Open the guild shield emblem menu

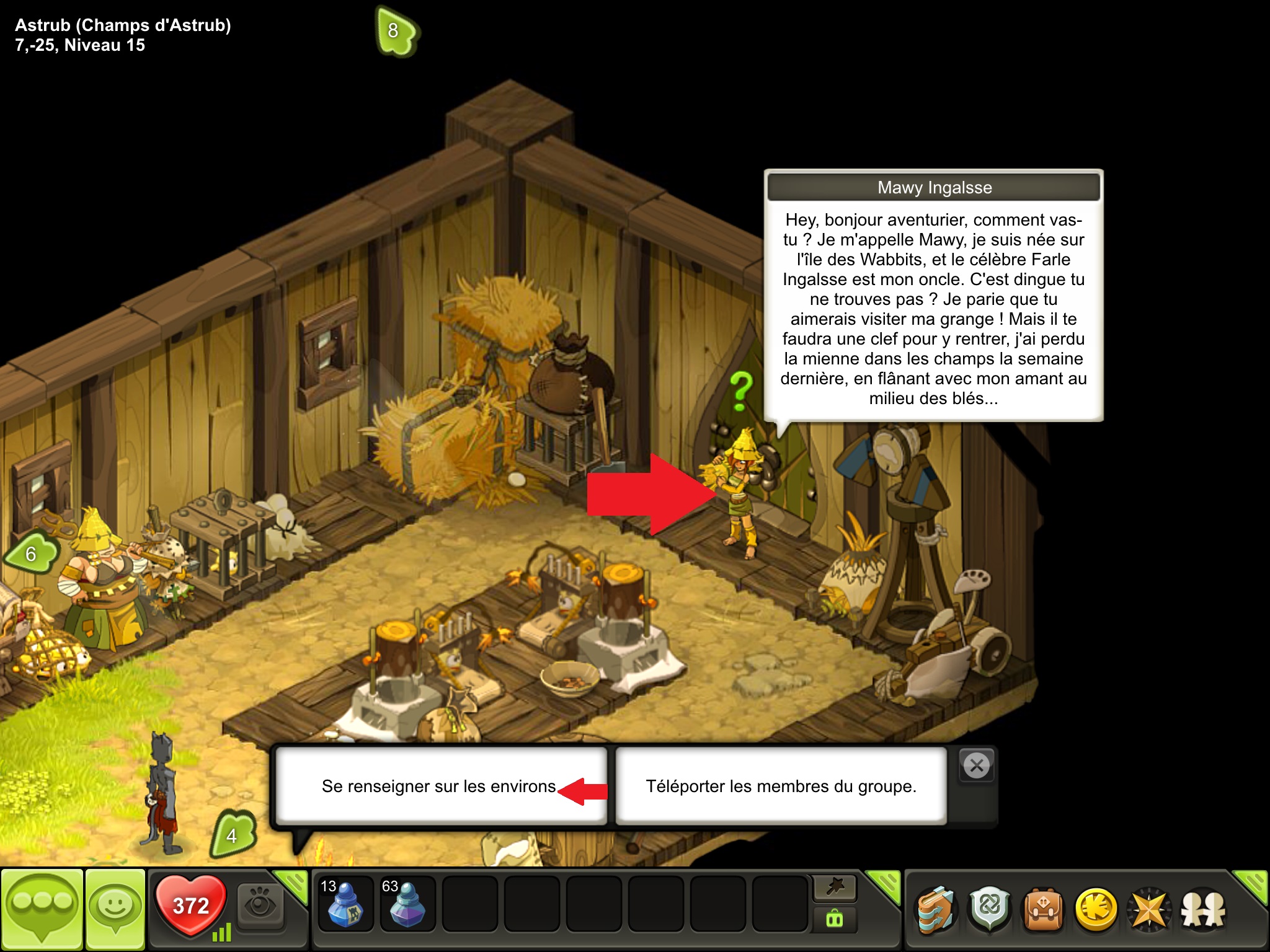[x=990, y=910]
